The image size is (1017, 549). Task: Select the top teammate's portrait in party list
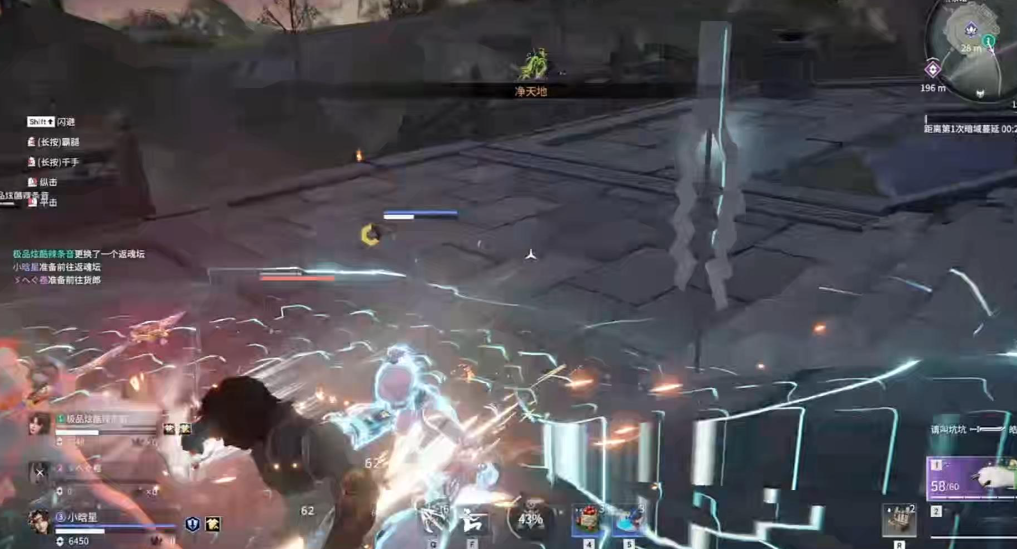coord(39,424)
